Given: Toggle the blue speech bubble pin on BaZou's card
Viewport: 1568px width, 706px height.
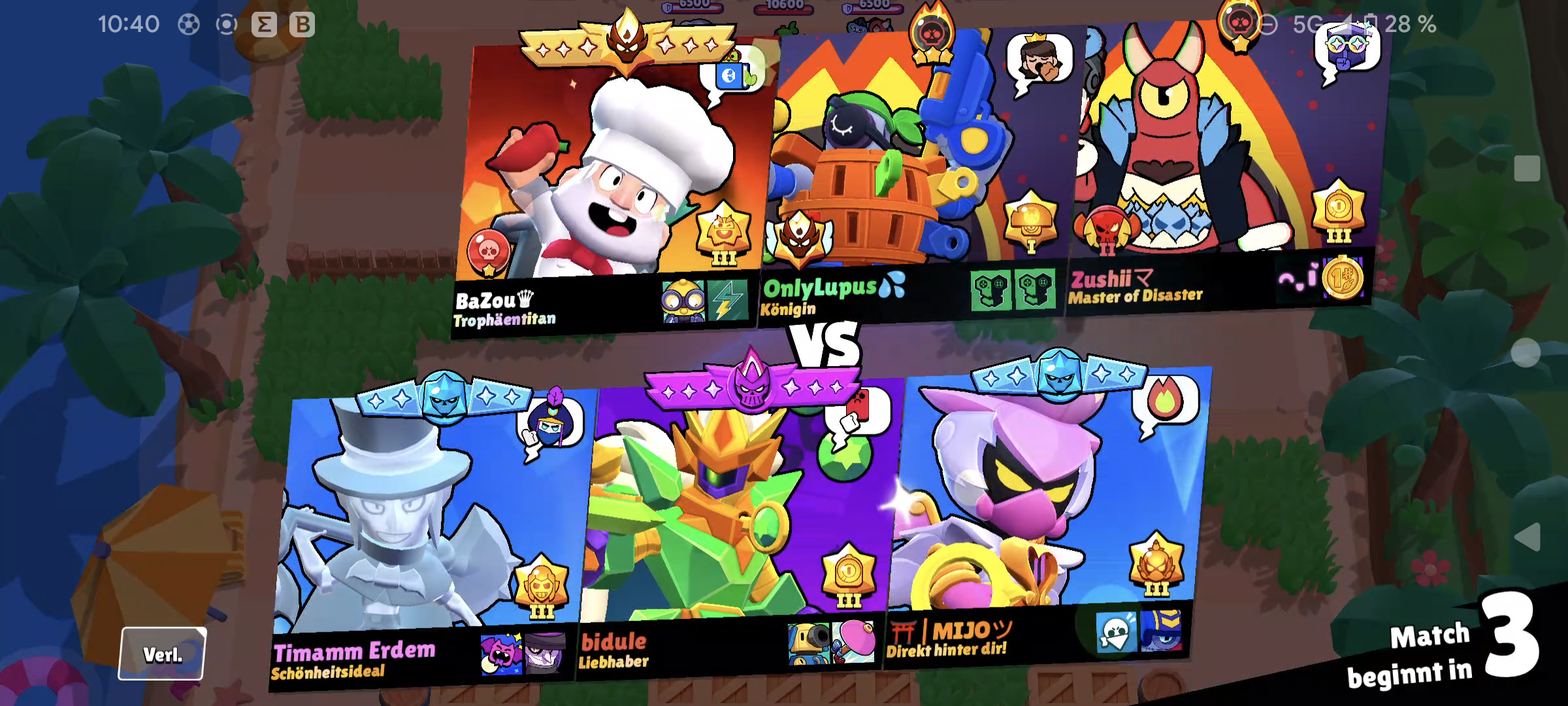Looking at the screenshot, I should click(x=732, y=75).
